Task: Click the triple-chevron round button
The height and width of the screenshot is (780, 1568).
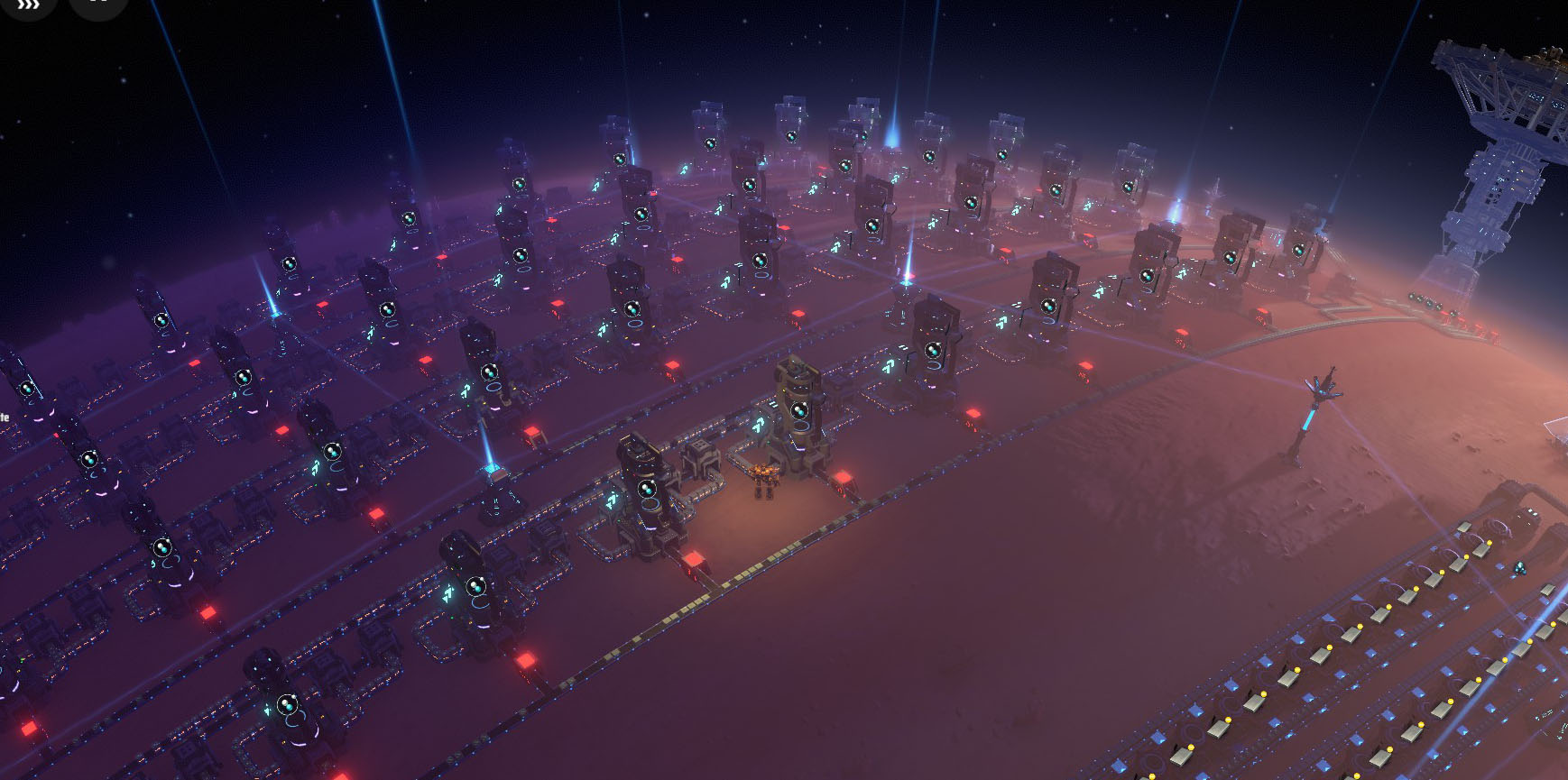Action: [x=28, y=5]
